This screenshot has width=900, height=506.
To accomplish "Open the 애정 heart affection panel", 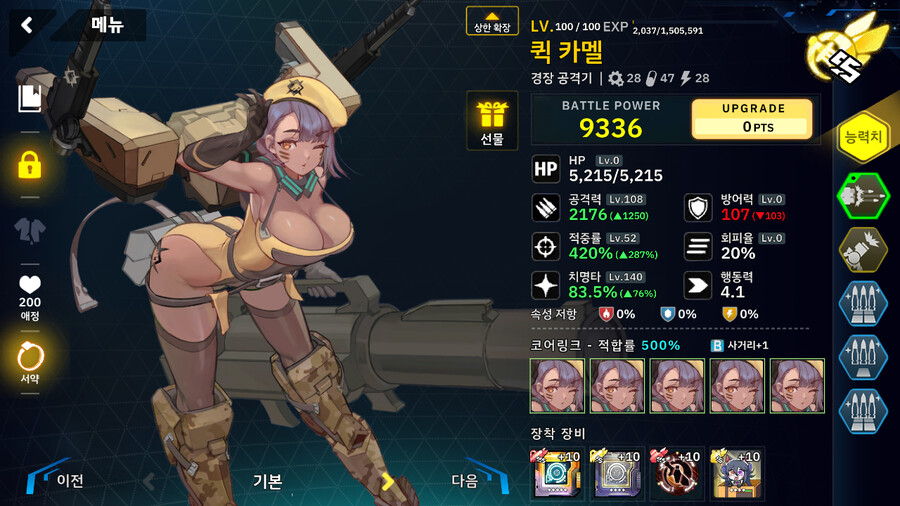I will tap(30, 293).
